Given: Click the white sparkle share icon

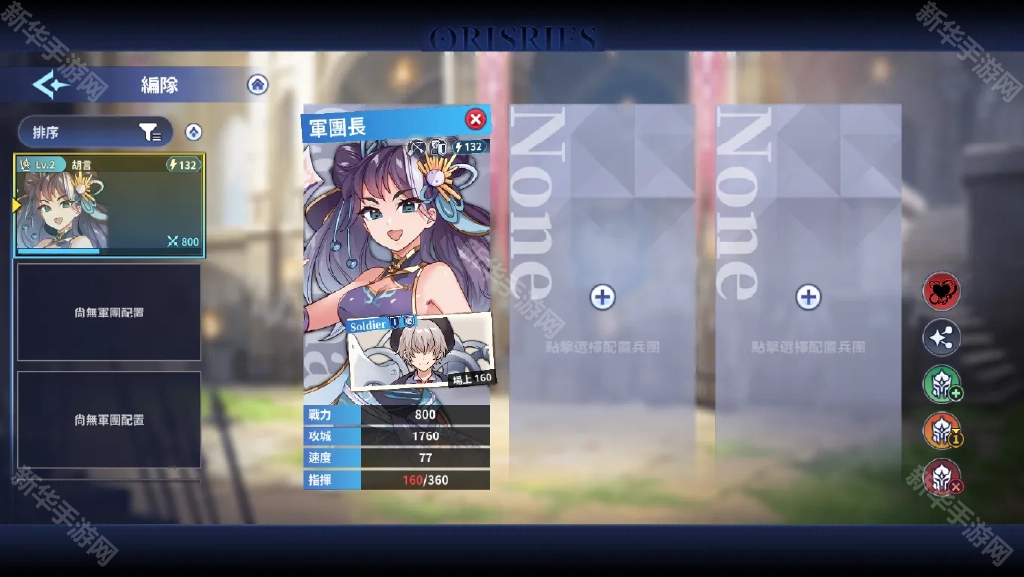Looking at the screenshot, I should (941, 338).
